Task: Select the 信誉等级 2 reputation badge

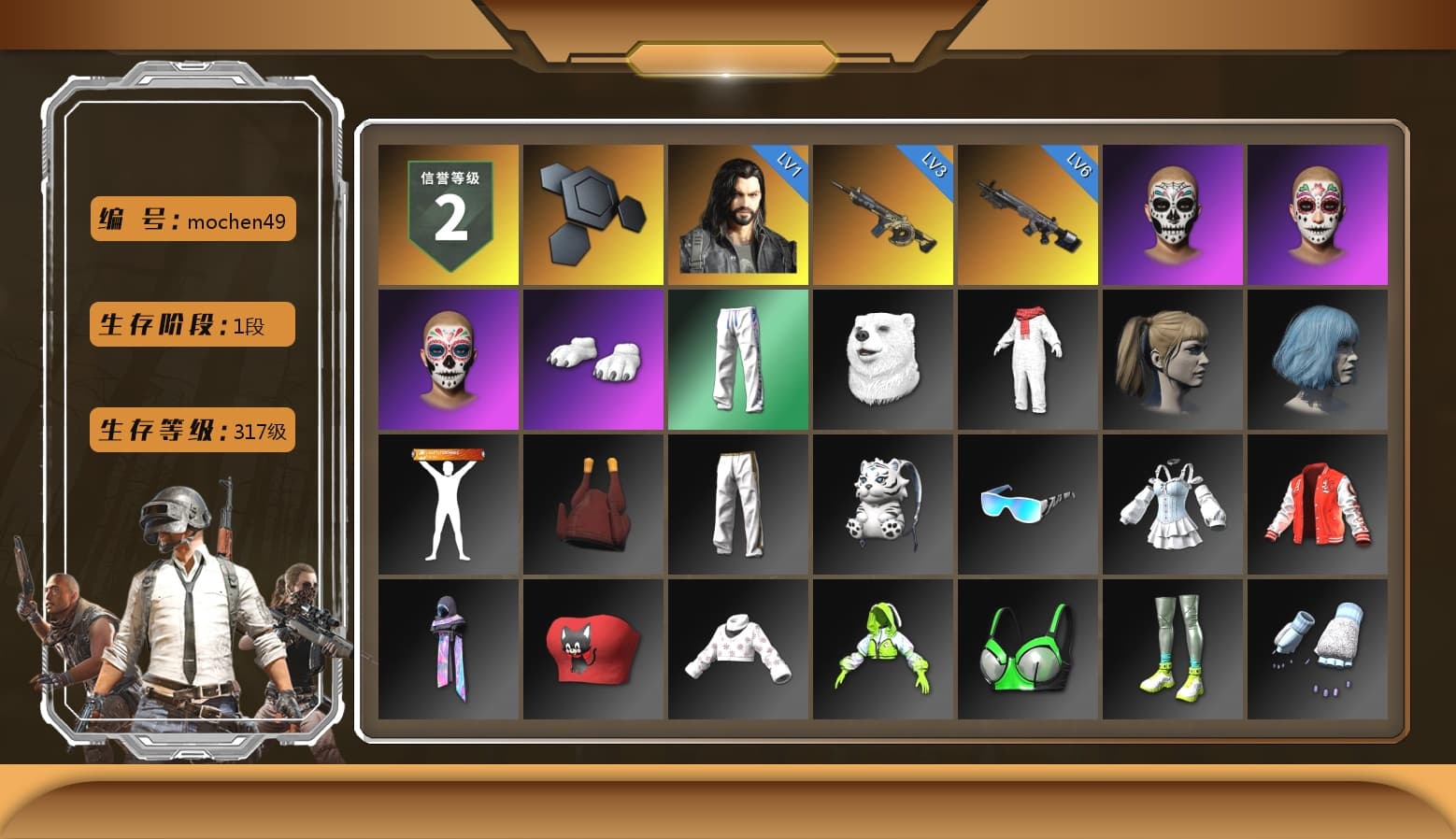Action: (x=447, y=213)
